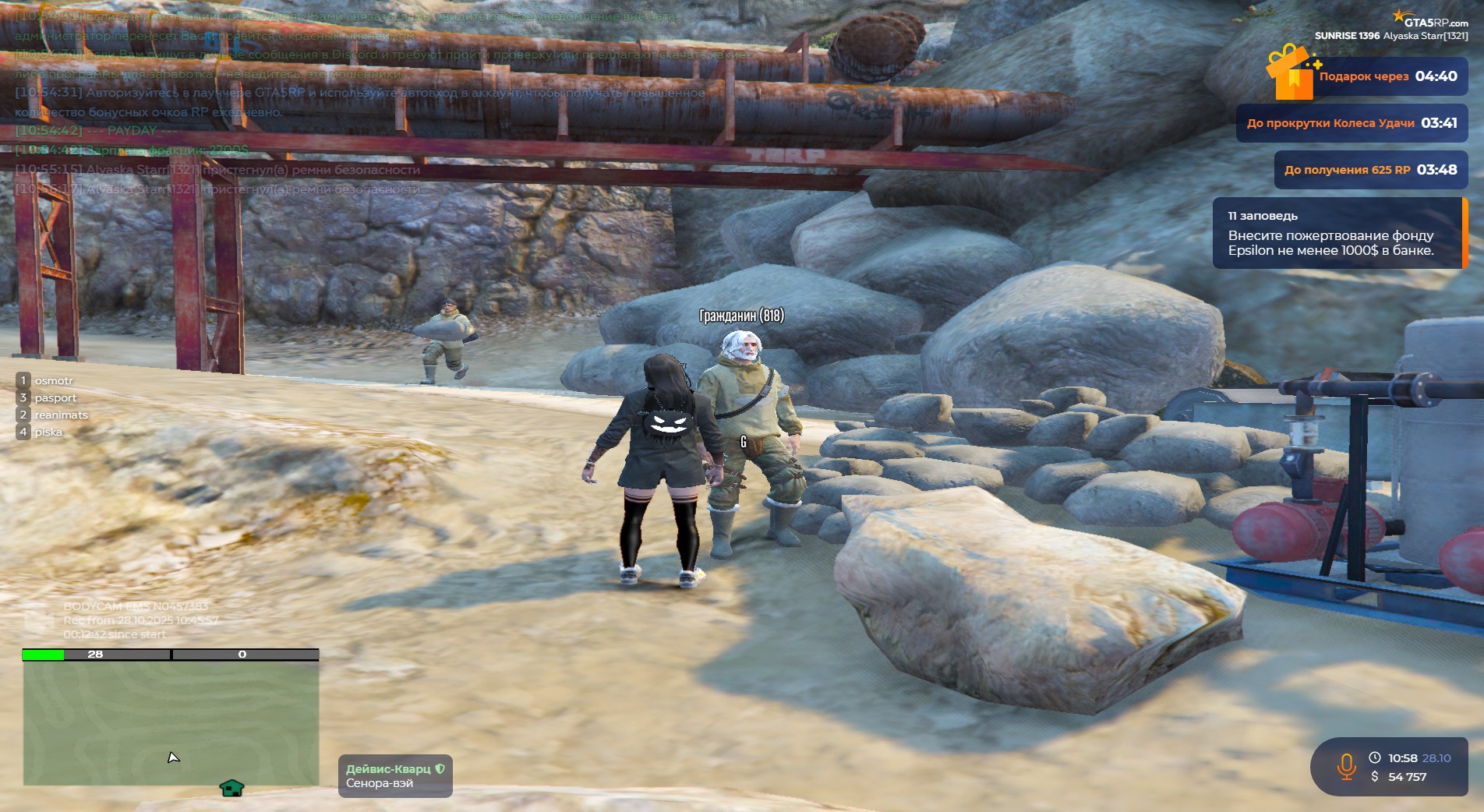The height and width of the screenshot is (812, 1484).
Task: Select the green house marker on the minimap
Action: pos(231,789)
